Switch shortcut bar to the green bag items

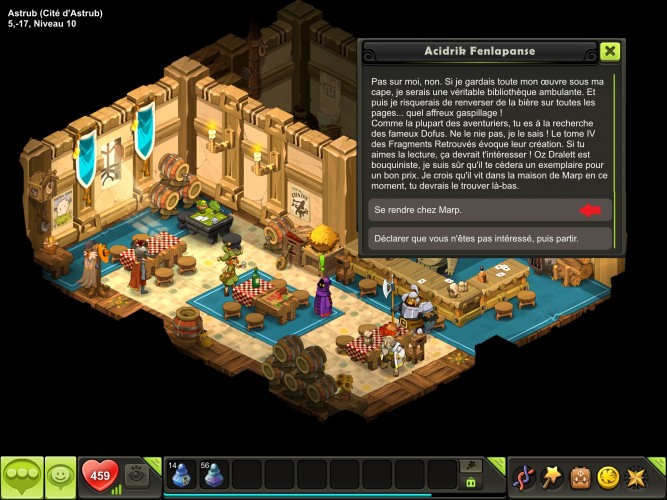(x=470, y=482)
